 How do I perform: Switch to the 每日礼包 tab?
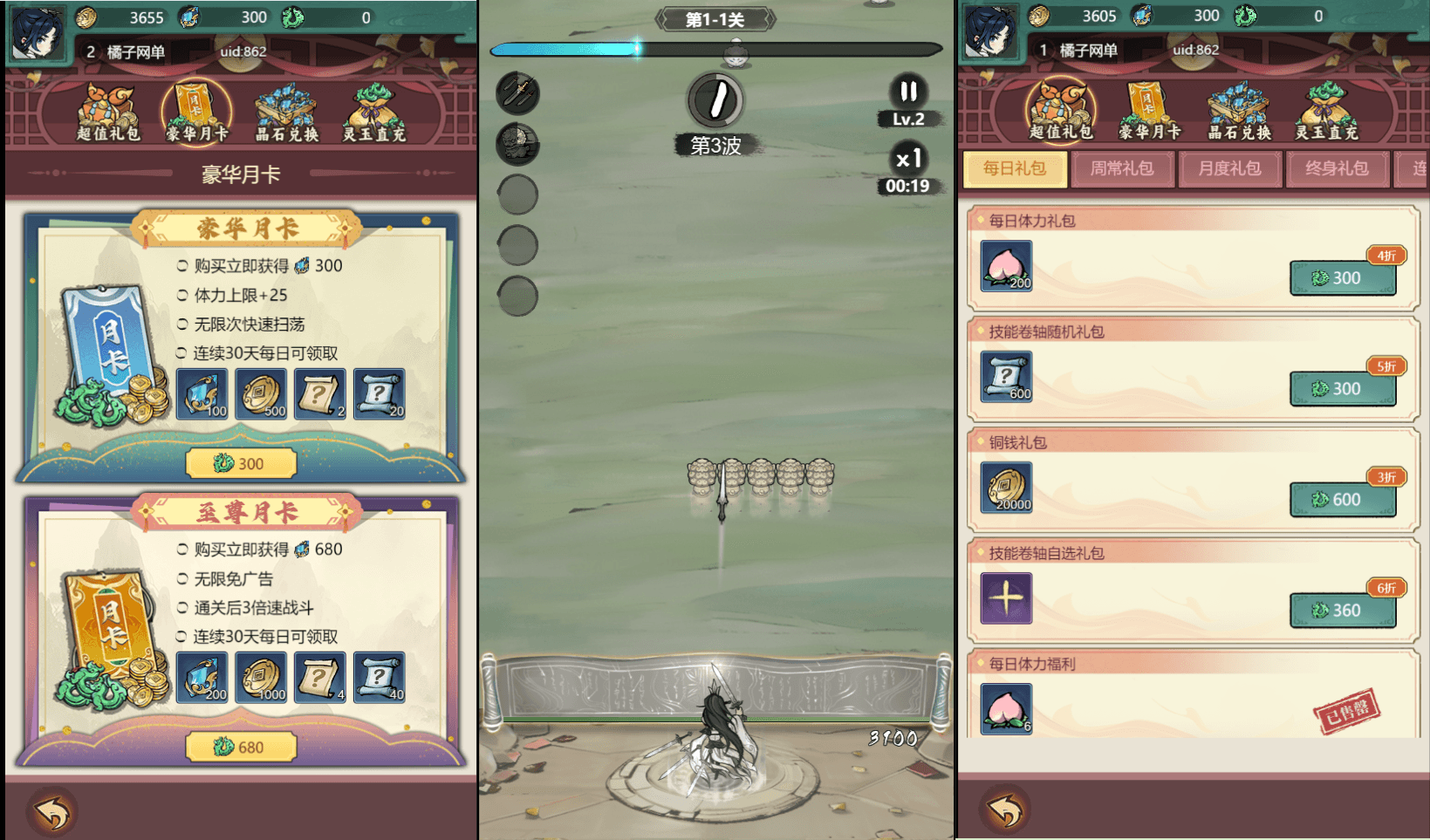point(1015,168)
